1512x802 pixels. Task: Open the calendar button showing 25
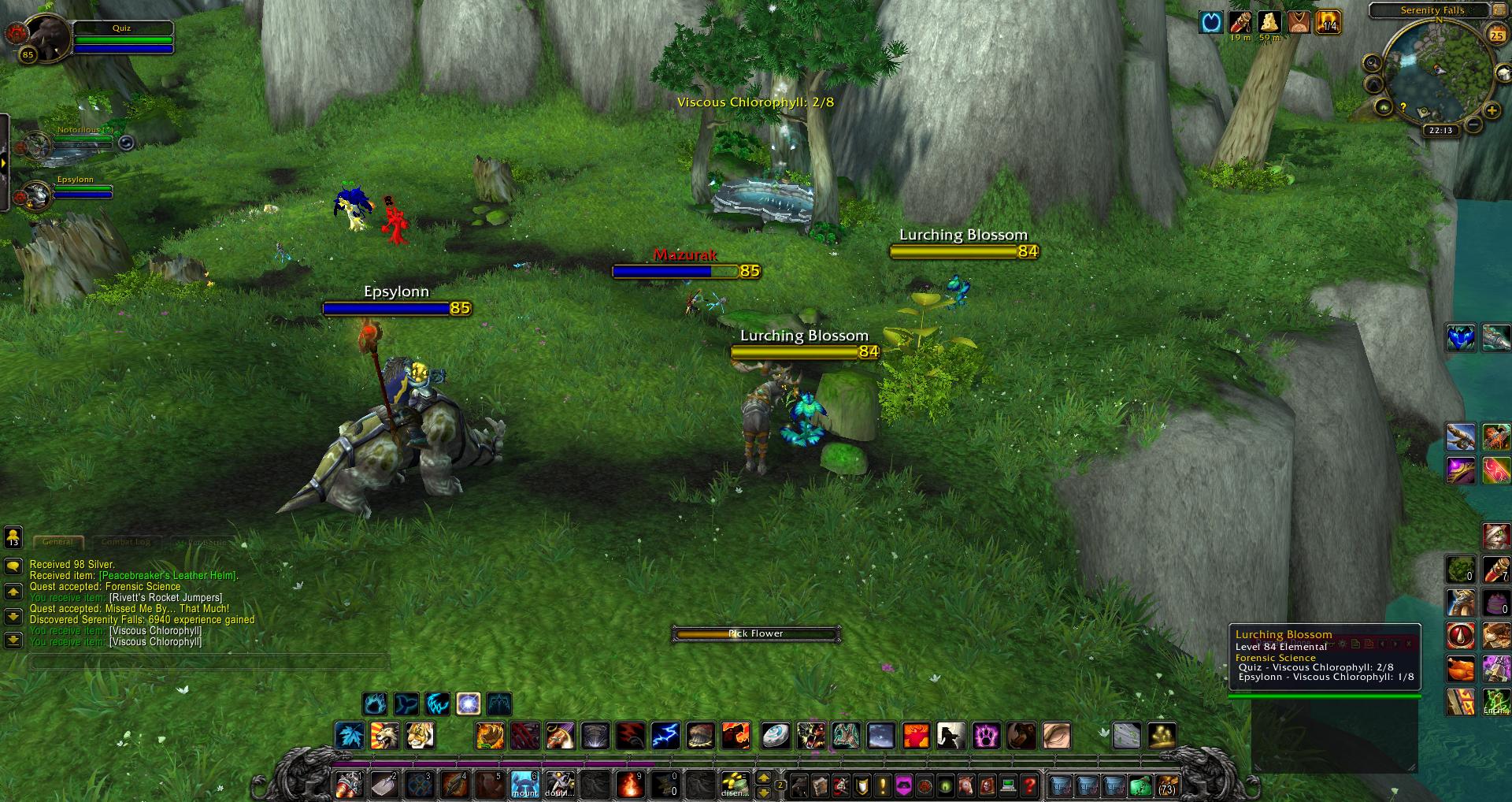[x=1495, y=35]
